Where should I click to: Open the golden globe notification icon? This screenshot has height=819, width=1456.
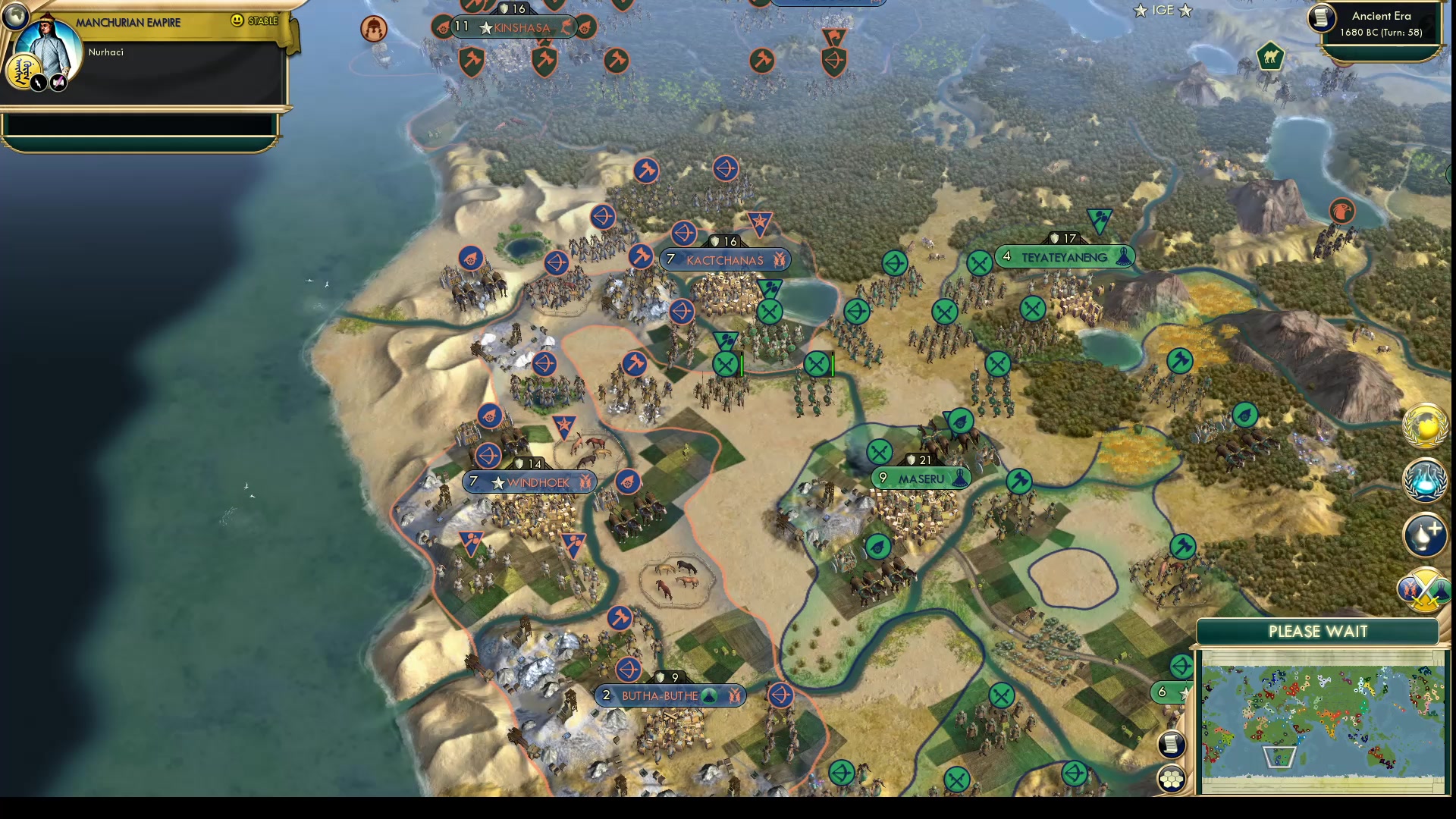click(x=1425, y=425)
